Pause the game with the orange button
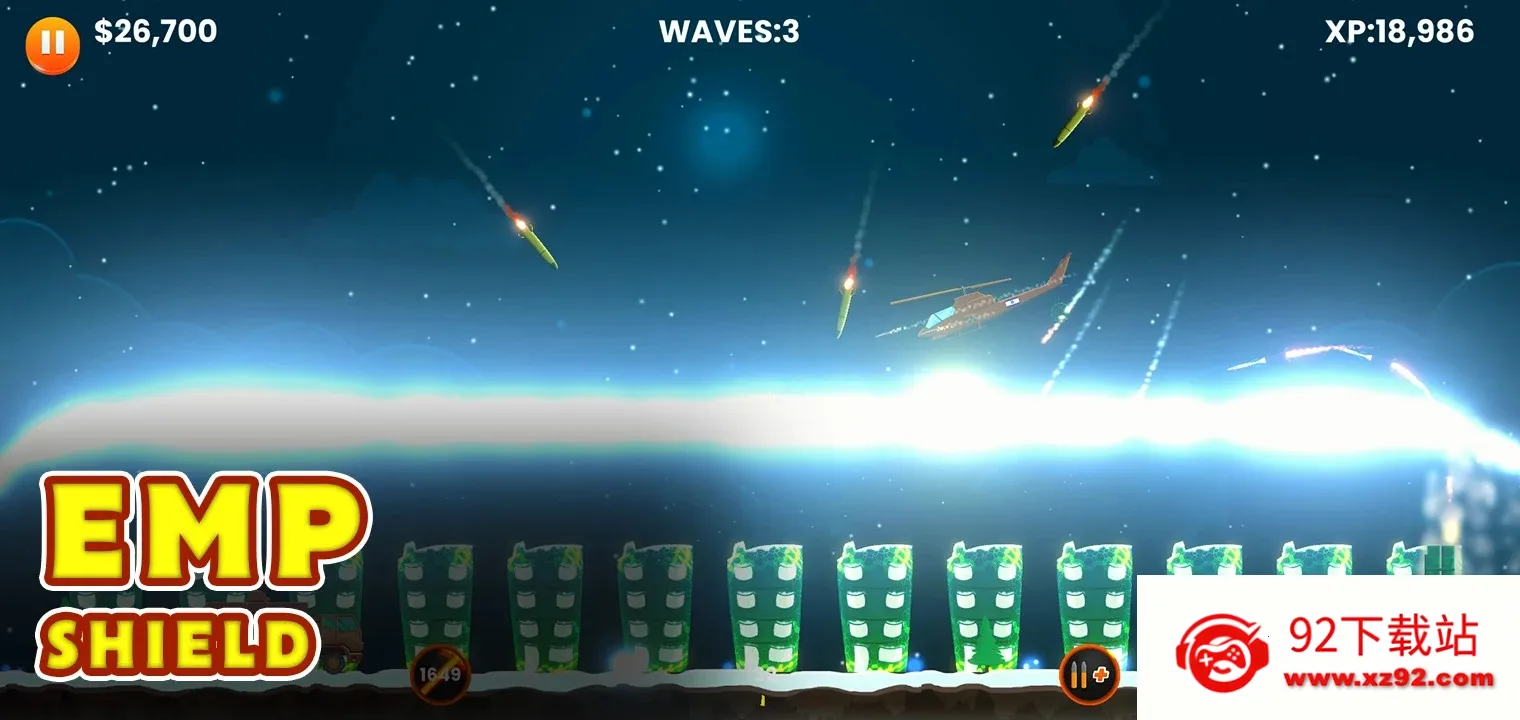This screenshot has height=720, width=1520. tap(52, 44)
